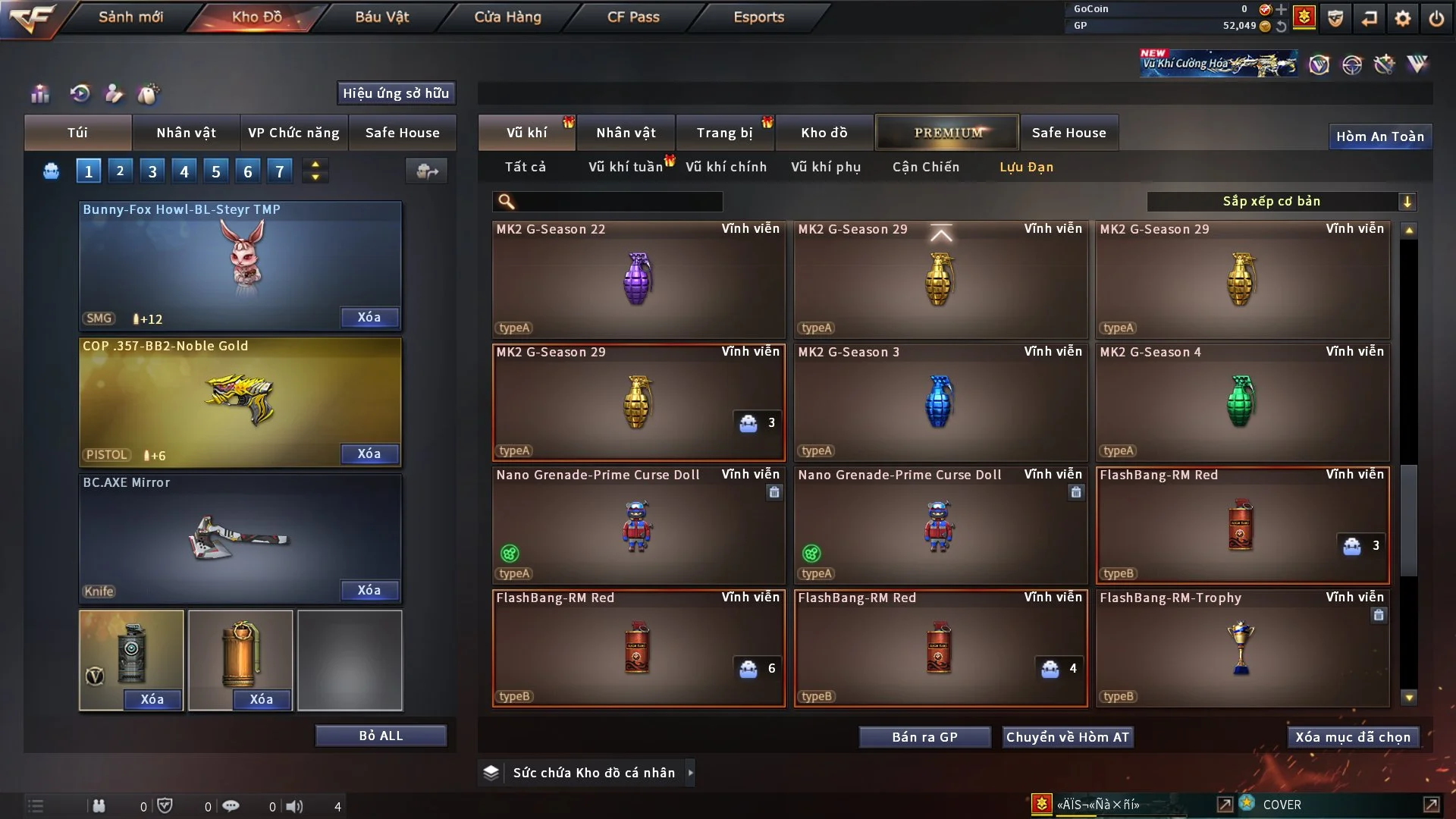
Task: Click Bỏ ALL to unequip everything
Action: pos(381,736)
